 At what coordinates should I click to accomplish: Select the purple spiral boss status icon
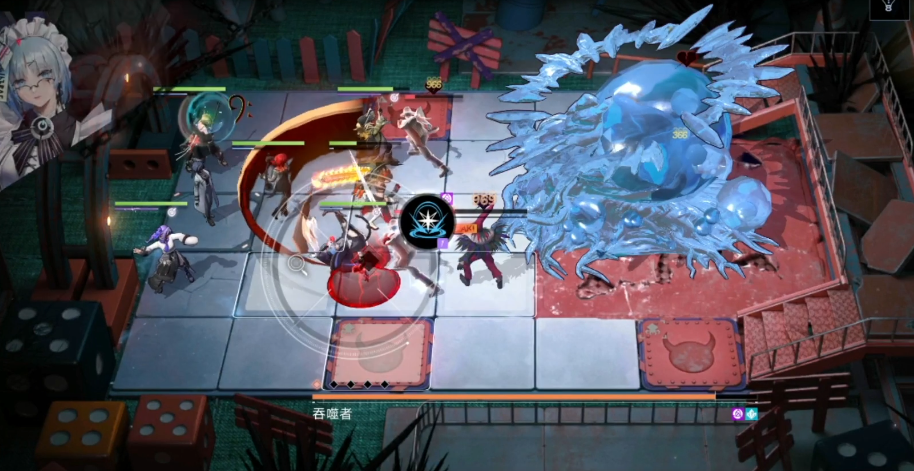(737, 414)
